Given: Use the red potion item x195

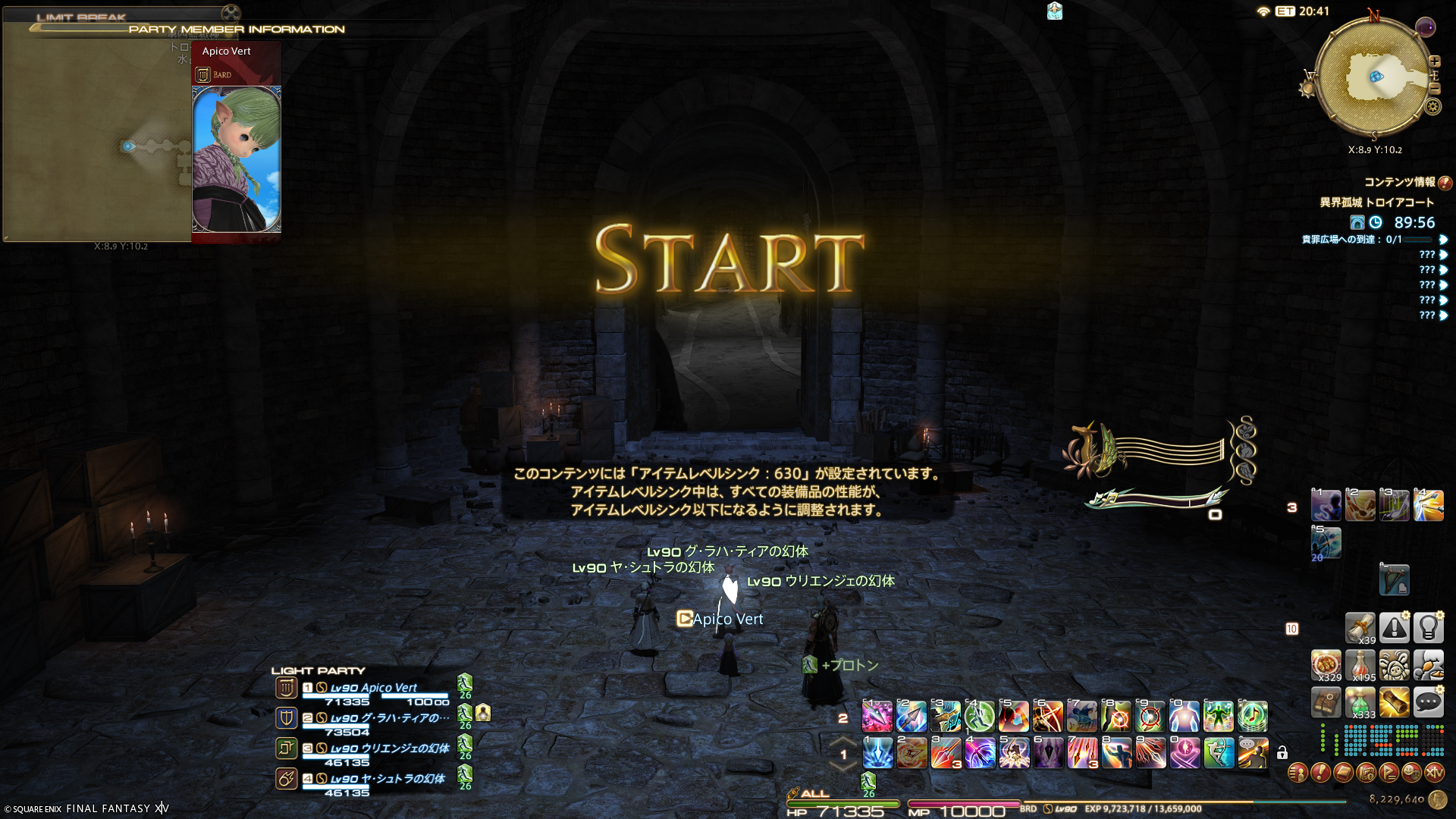Looking at the screenshot, I should 1360,665.
